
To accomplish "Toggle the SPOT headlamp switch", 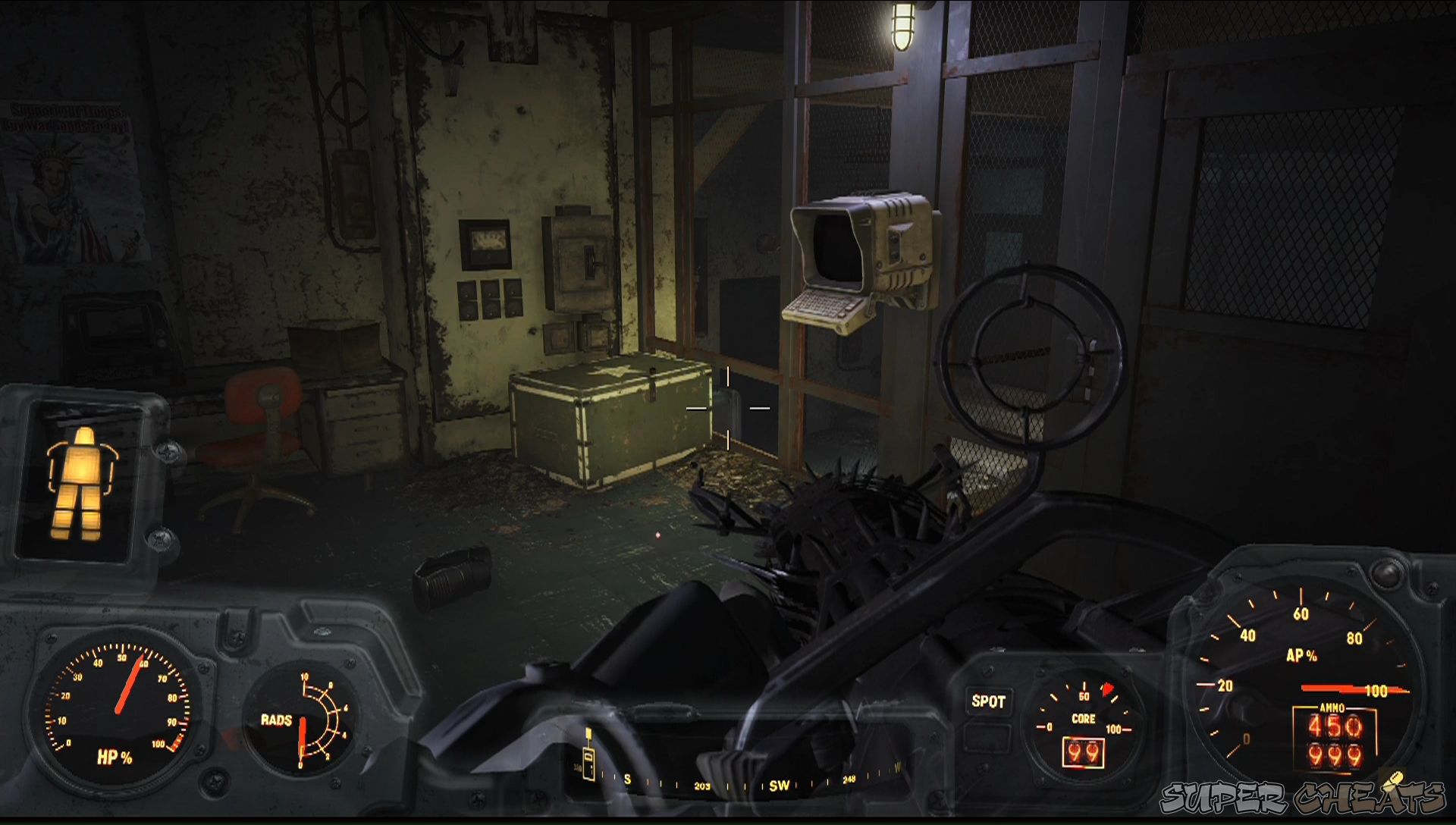I will [x=987, y=701].
